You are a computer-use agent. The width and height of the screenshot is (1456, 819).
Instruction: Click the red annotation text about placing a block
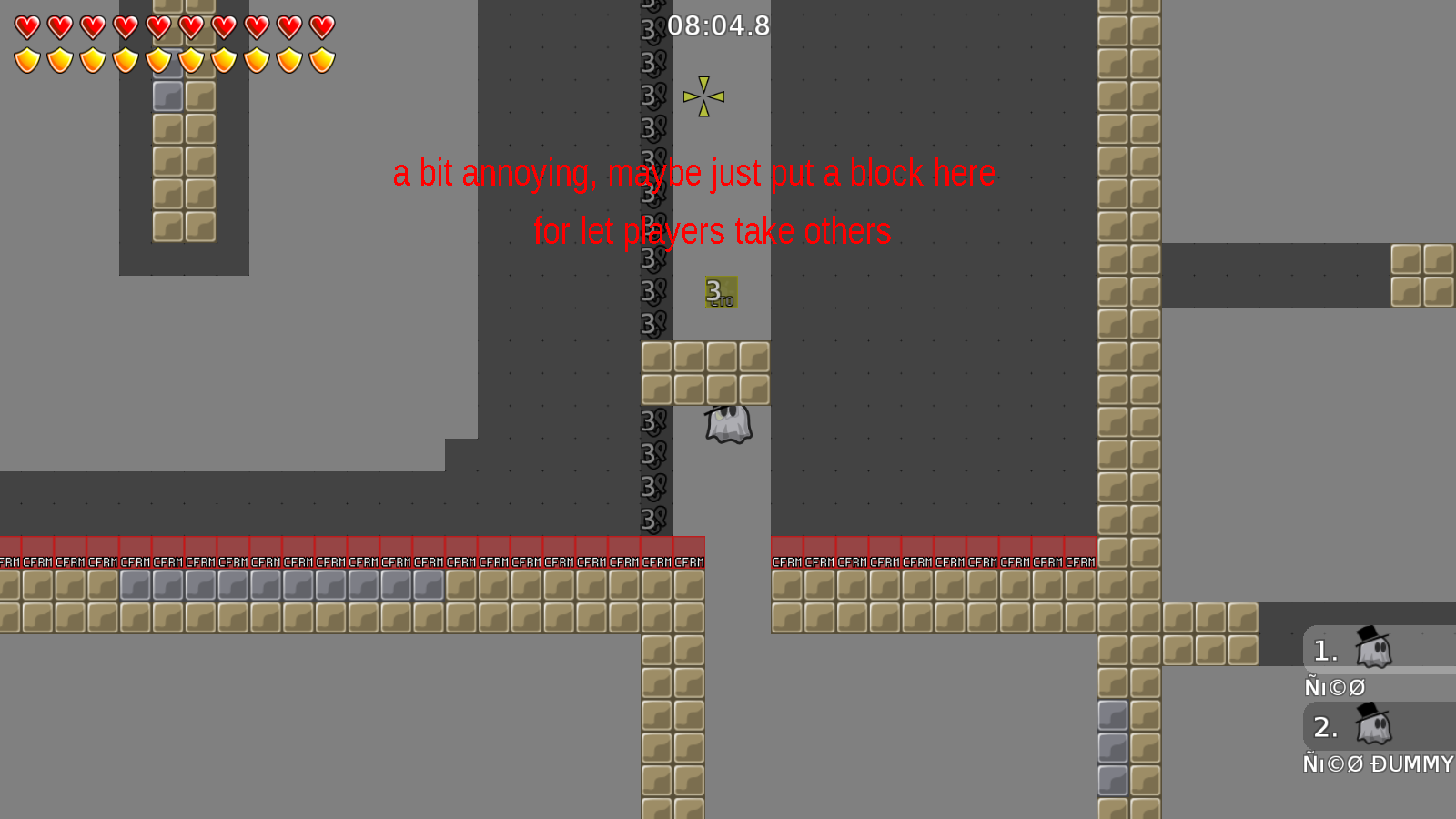coord(694,173)
